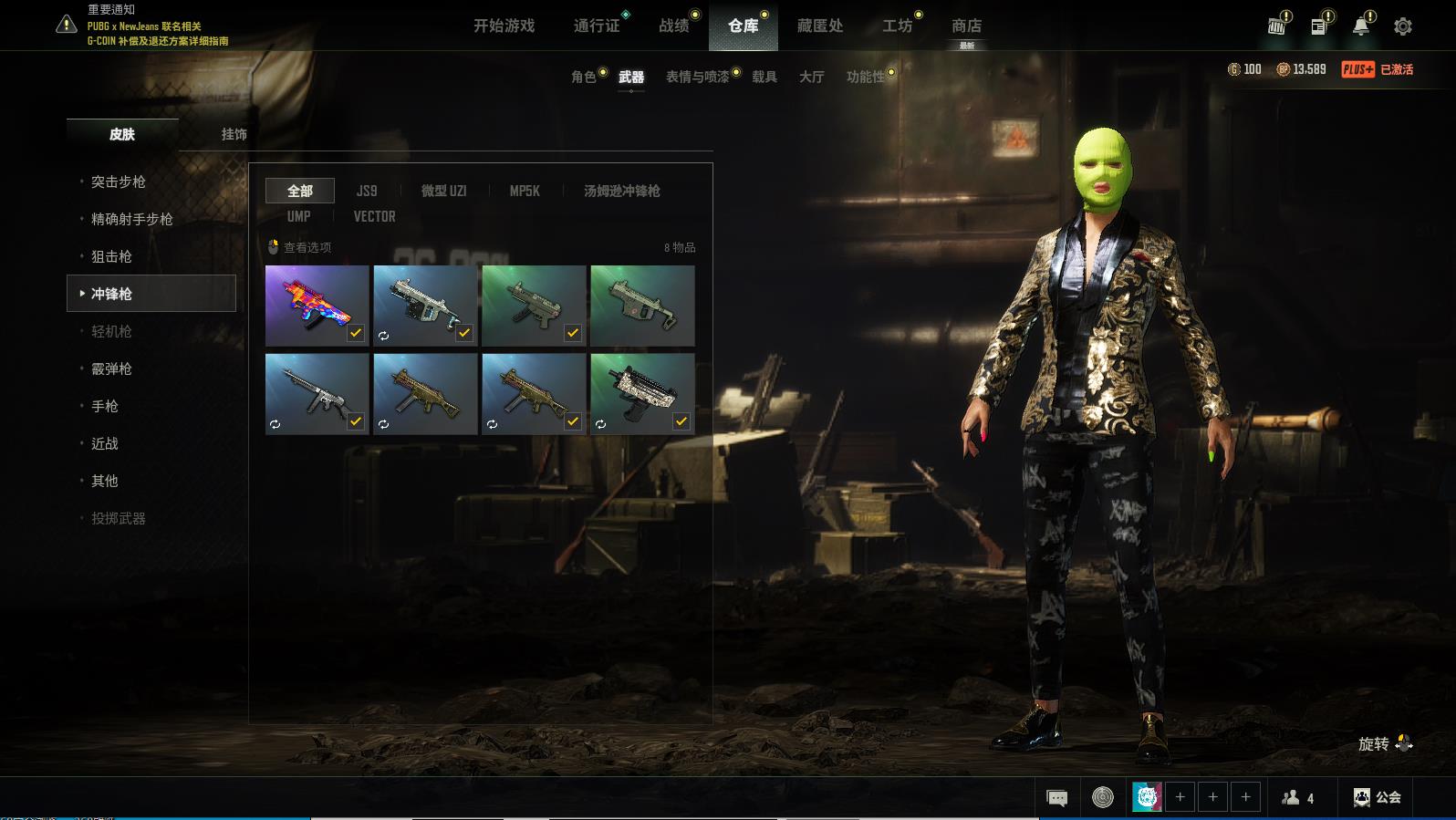1456x820 pixels.
Task: Filter skins by MP5K
Action: pyautogui.click(x=525, y=191)
